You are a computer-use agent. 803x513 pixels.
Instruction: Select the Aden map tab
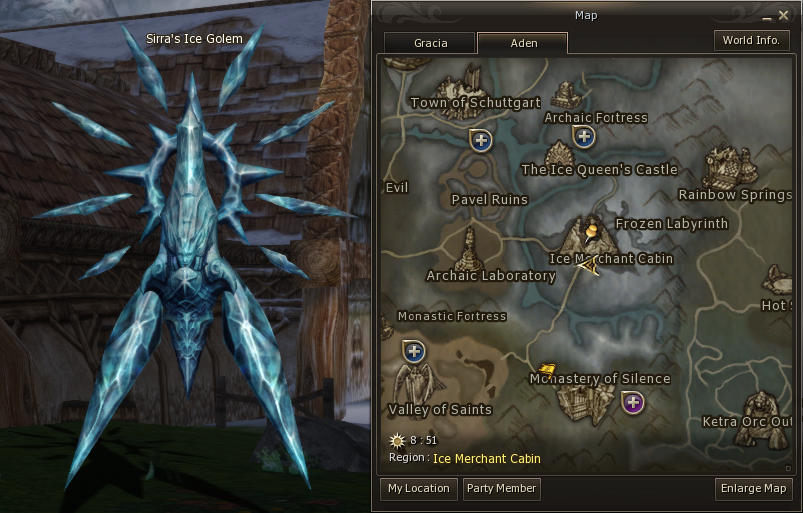pyautogui.click(x=522, y=43)
